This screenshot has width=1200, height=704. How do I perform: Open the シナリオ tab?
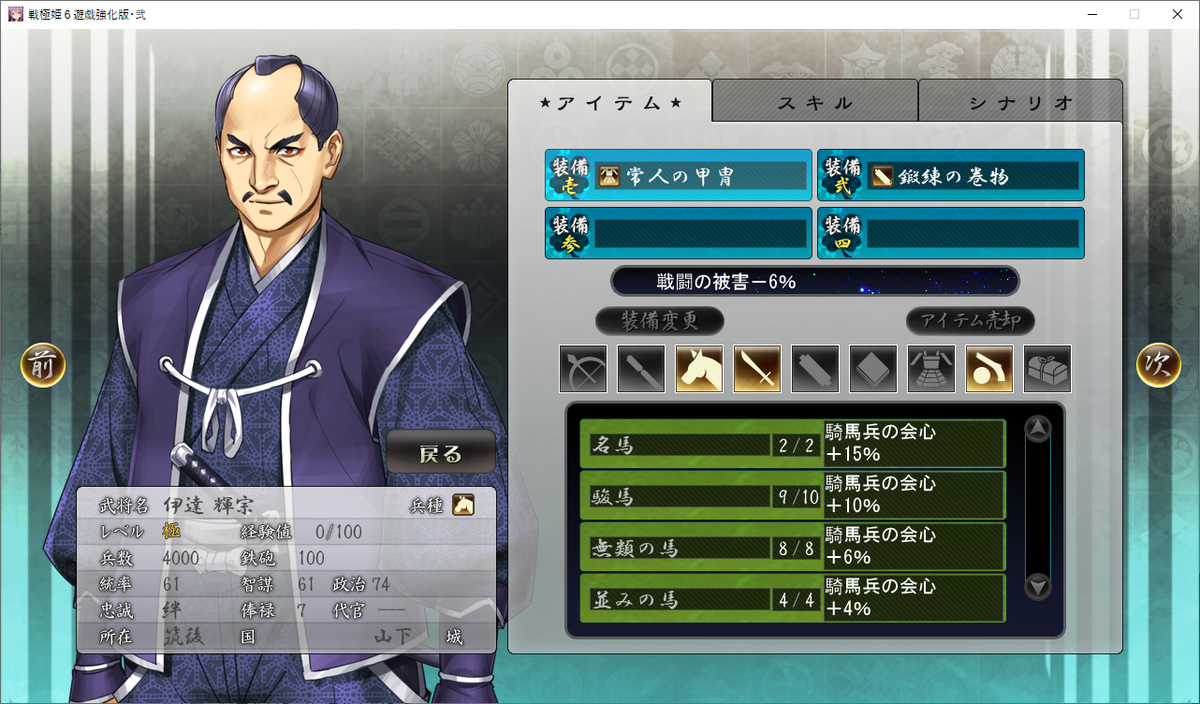pos(1020,102)
